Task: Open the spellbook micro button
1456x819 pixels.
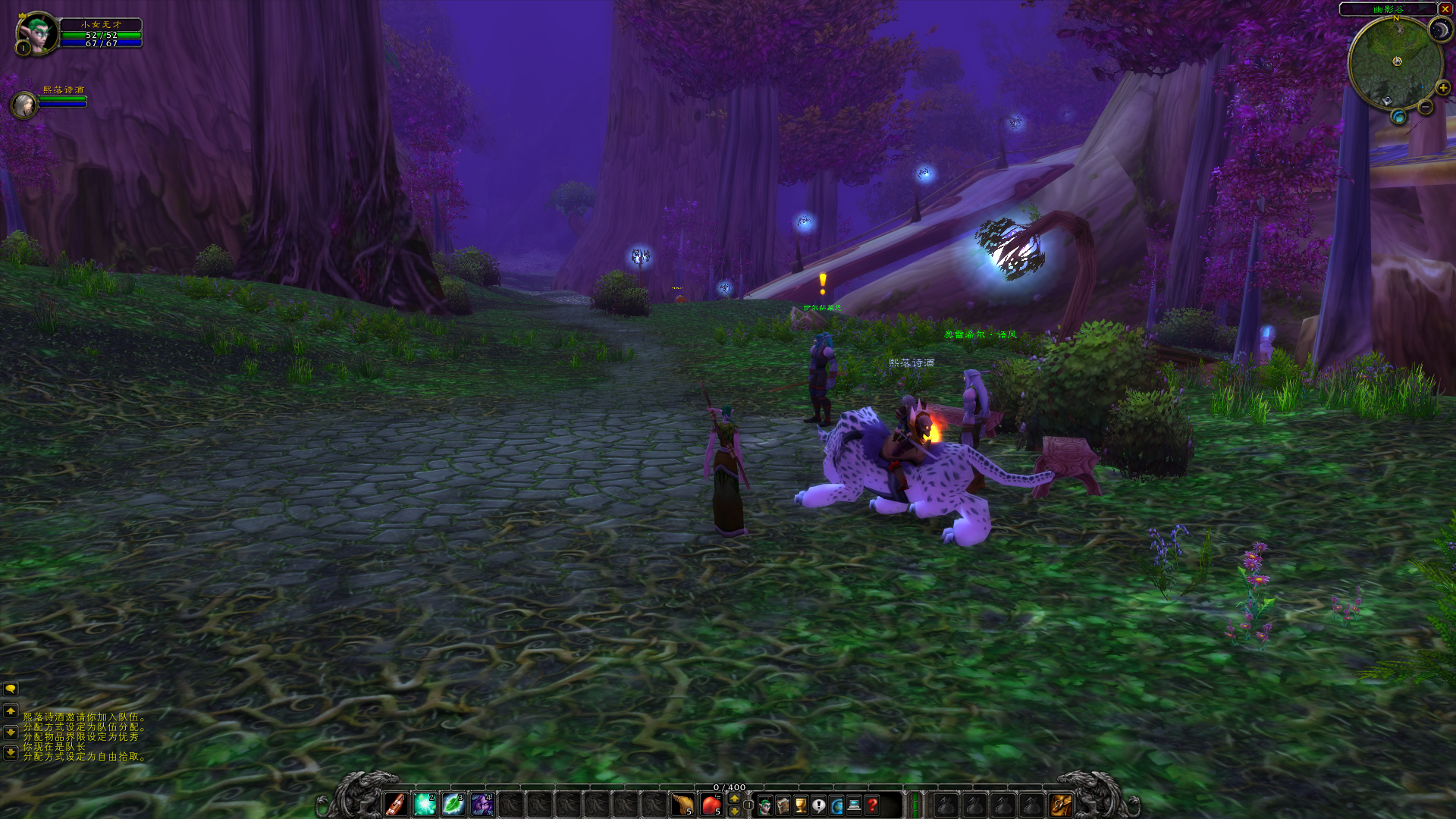Action: (783, 805)
